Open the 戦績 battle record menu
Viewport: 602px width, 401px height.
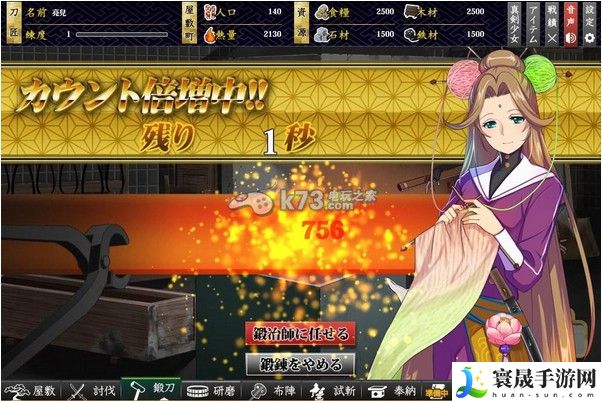pos(551,24)
